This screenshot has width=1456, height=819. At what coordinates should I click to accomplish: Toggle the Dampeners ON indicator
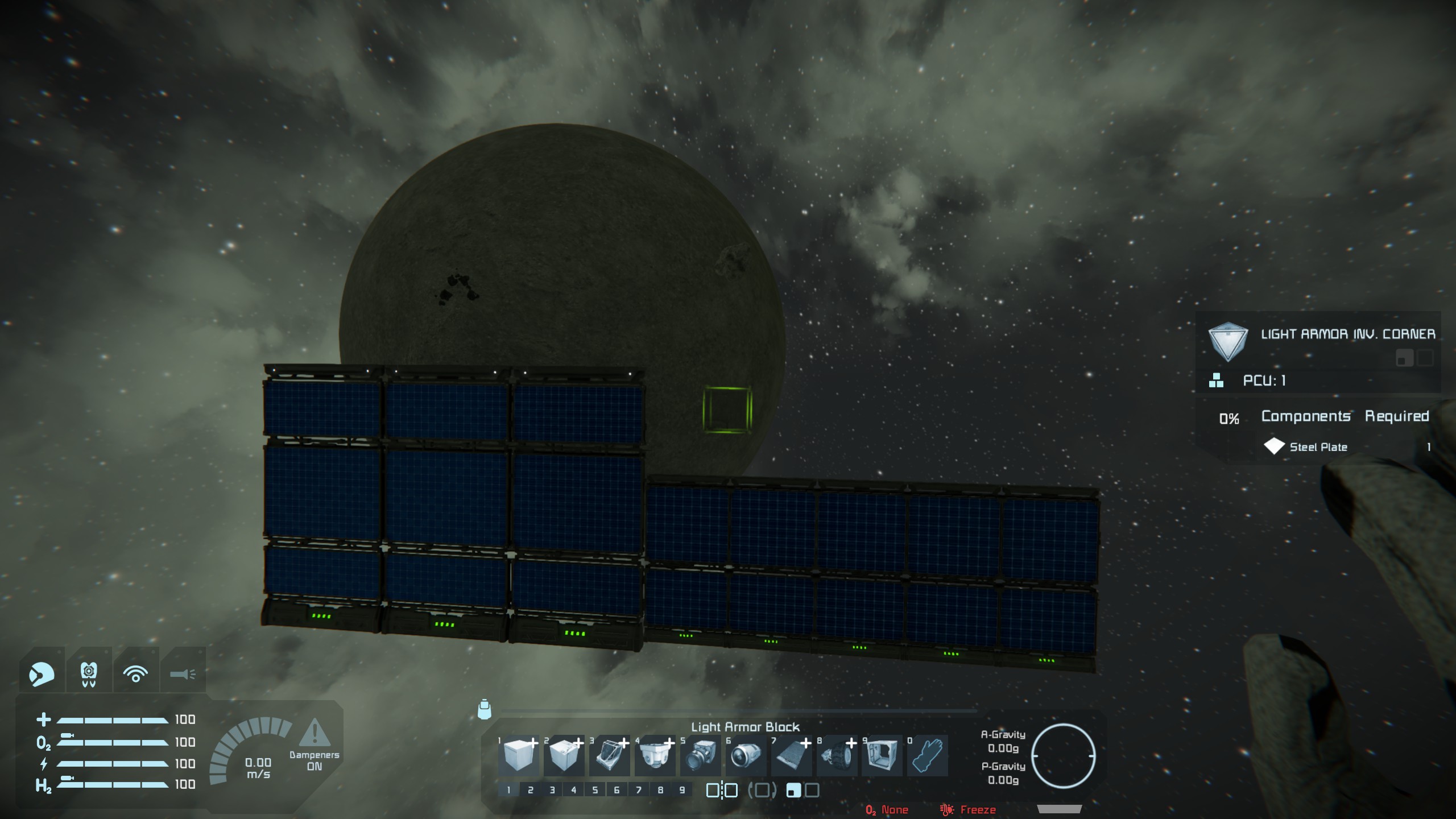tap(314, 745)
